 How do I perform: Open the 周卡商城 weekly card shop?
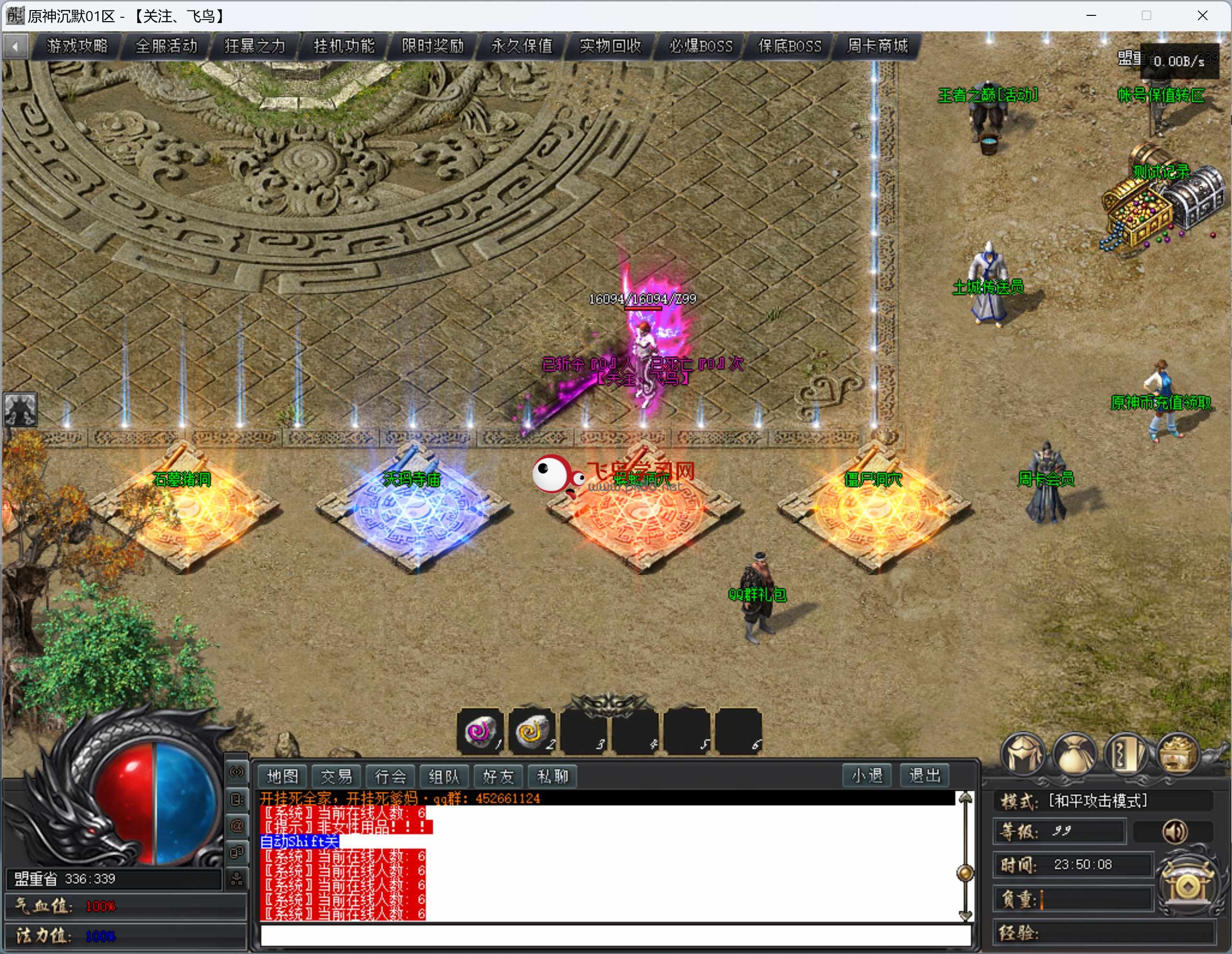878,46
